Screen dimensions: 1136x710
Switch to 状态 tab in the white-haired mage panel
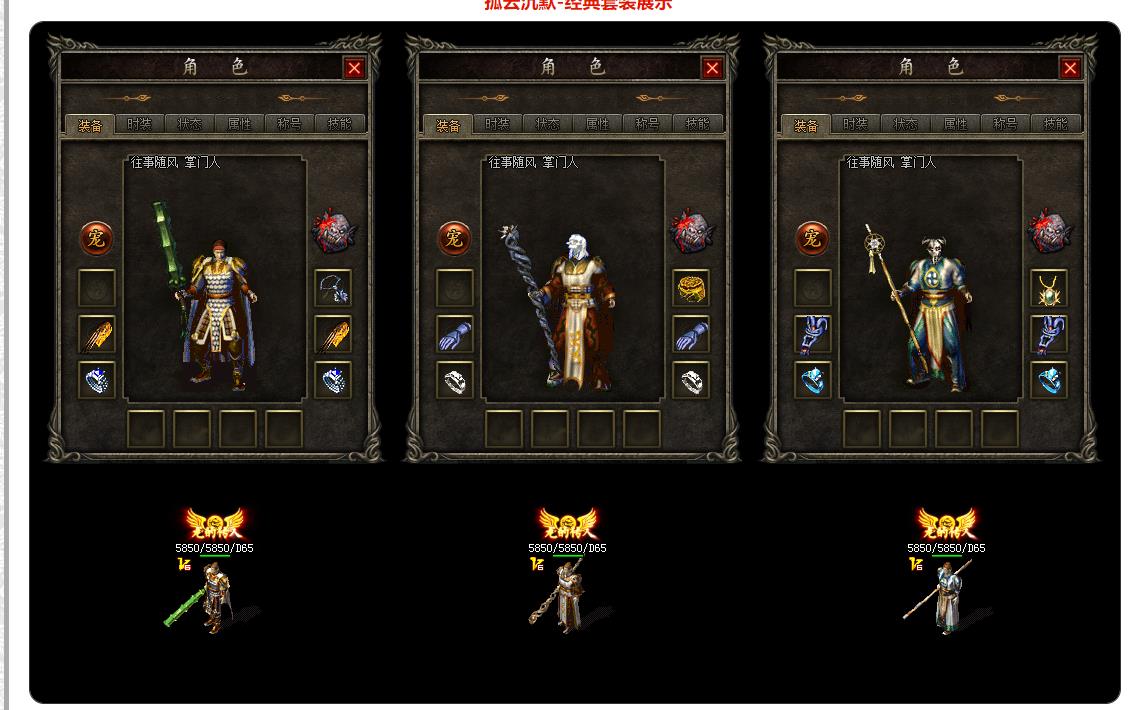click(x=548, y=124)
